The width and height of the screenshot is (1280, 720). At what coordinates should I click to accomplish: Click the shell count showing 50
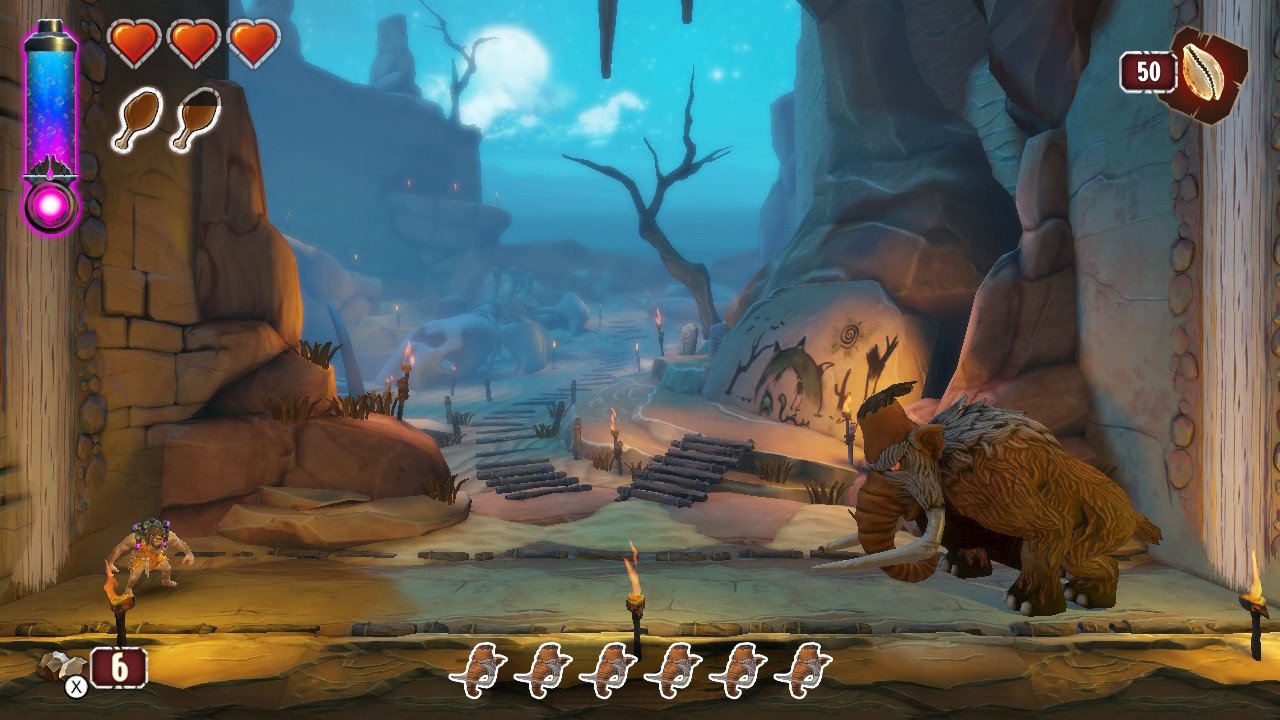(x=1151, y=70)
